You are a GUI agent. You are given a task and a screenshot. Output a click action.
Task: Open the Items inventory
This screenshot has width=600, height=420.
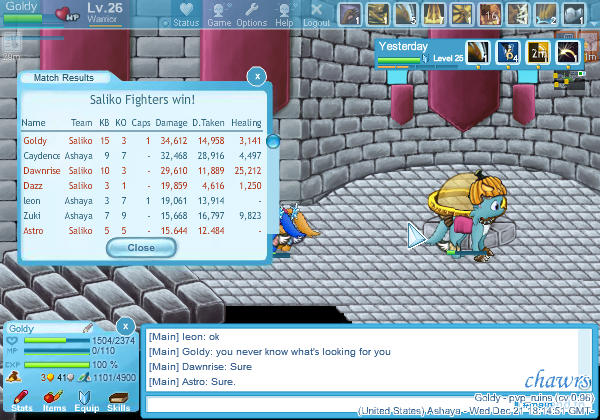coord(54,402)
